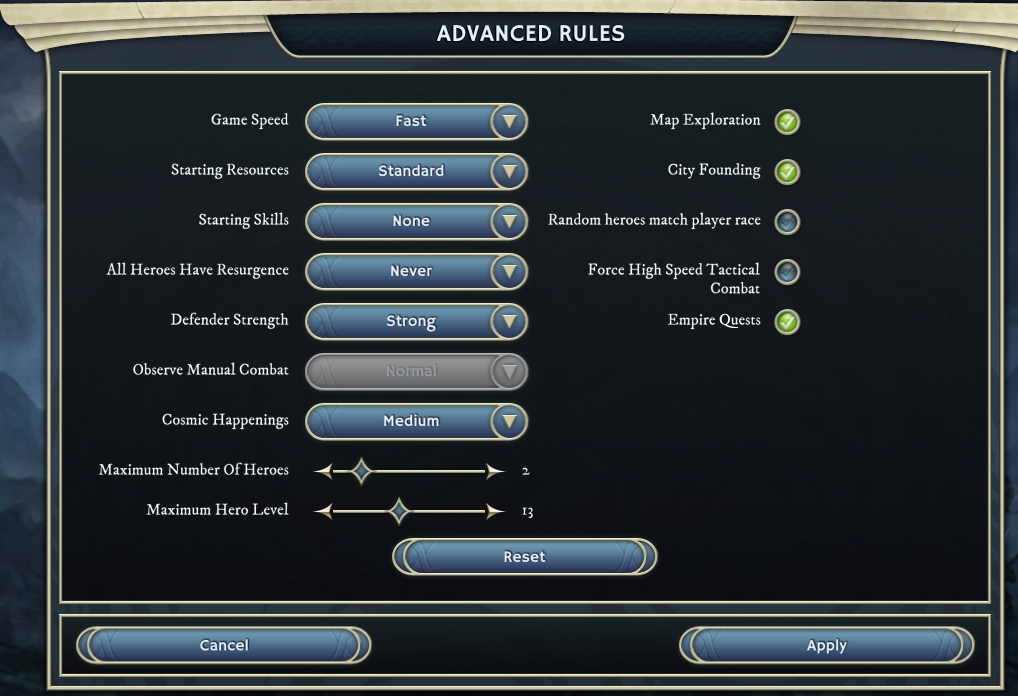
Task: Toggle the City Founding checkbox
Action: point(788,172)
